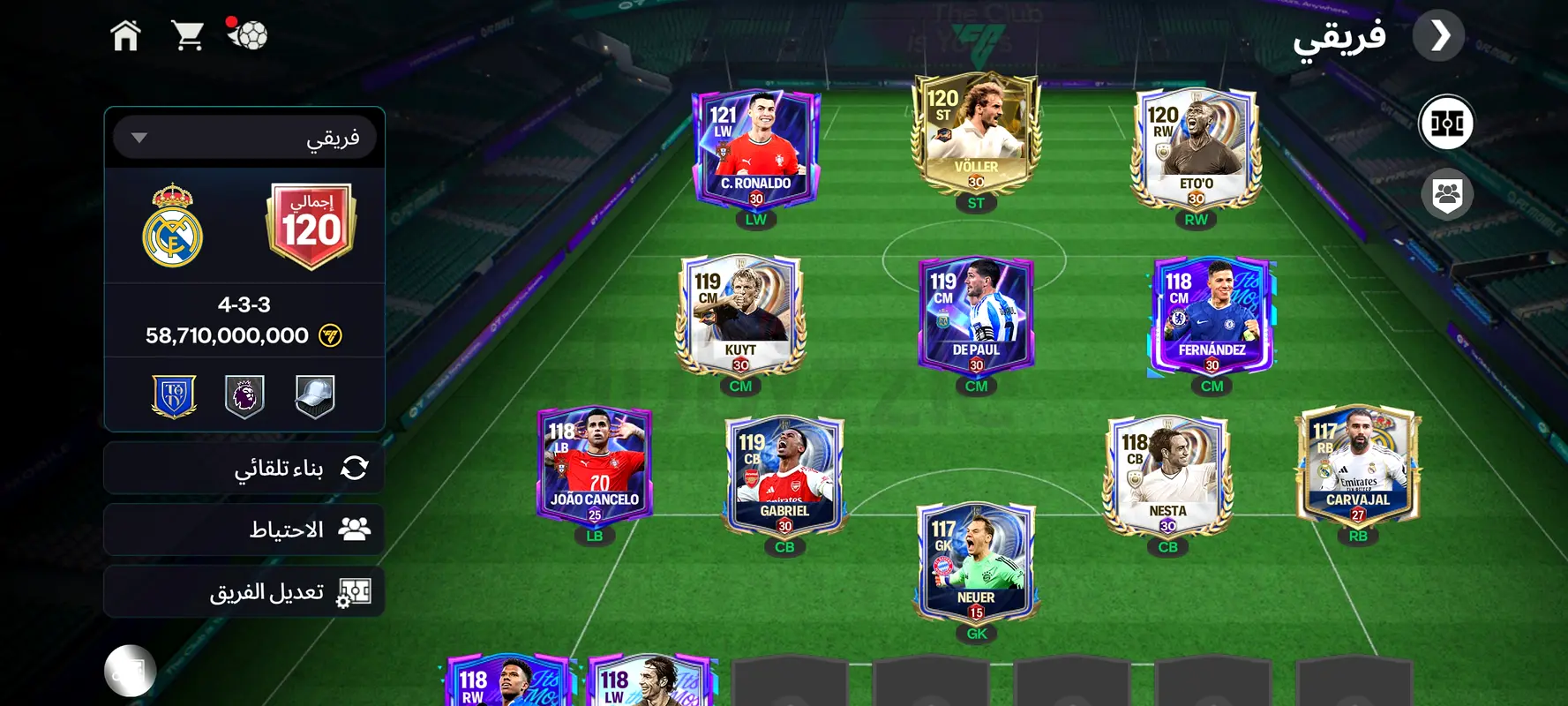
Task: Run the بناء تلقائي auto-build
Action: coord(244,468)
